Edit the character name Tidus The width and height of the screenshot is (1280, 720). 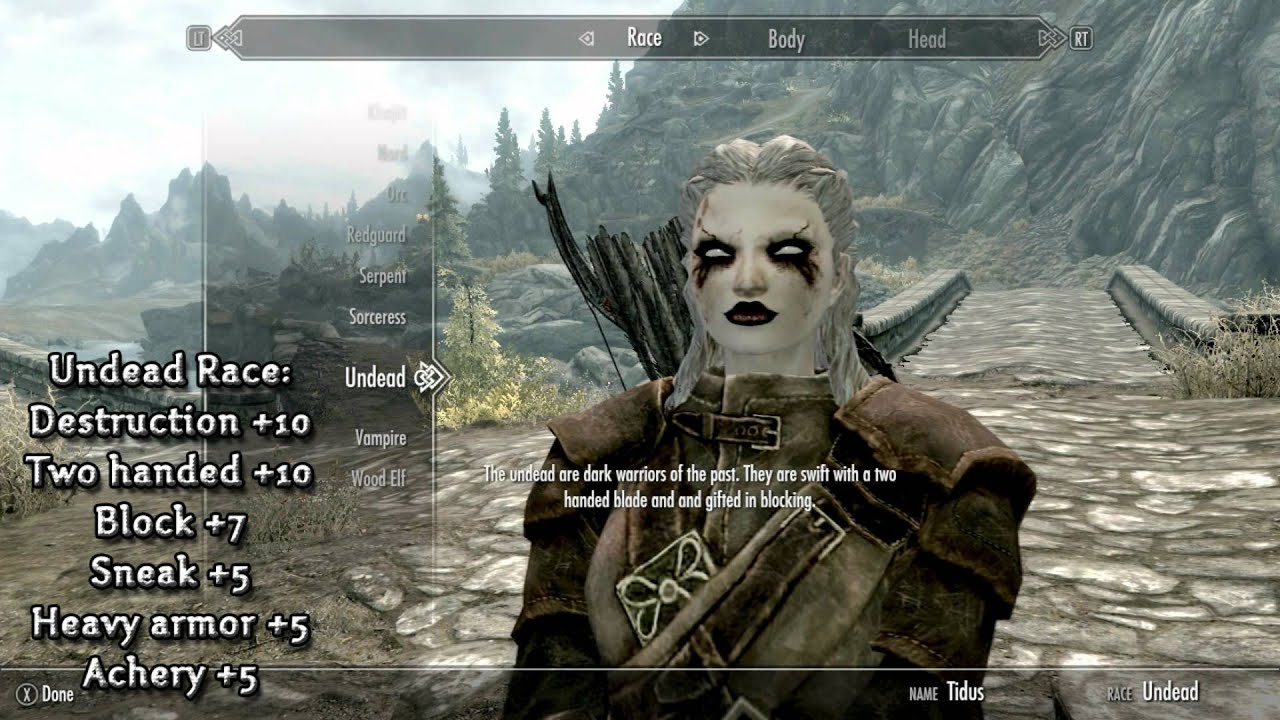pyautogui.click(x=965, y=692)
